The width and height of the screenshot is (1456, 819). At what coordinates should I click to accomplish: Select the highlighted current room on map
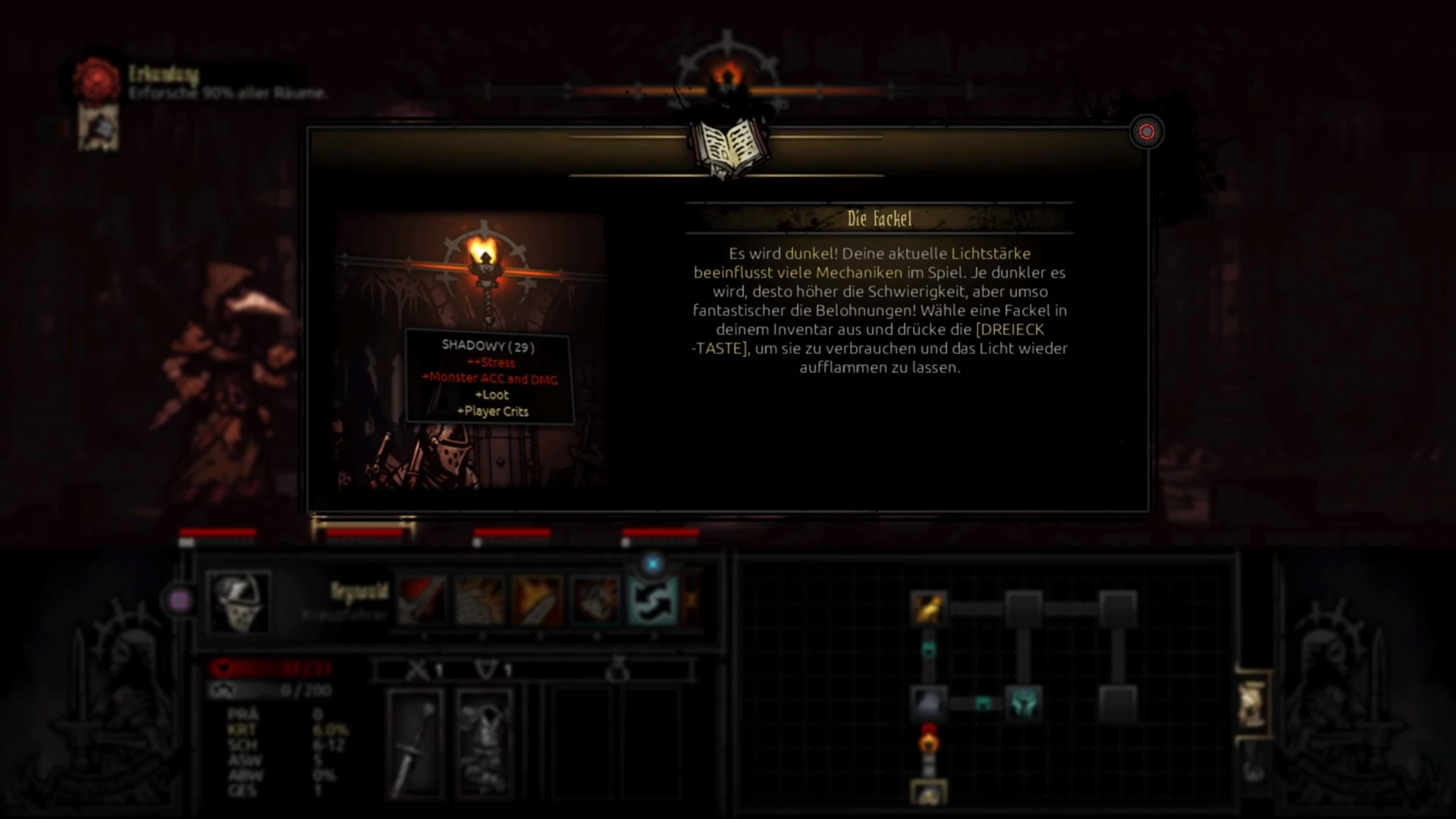point(928,793)
